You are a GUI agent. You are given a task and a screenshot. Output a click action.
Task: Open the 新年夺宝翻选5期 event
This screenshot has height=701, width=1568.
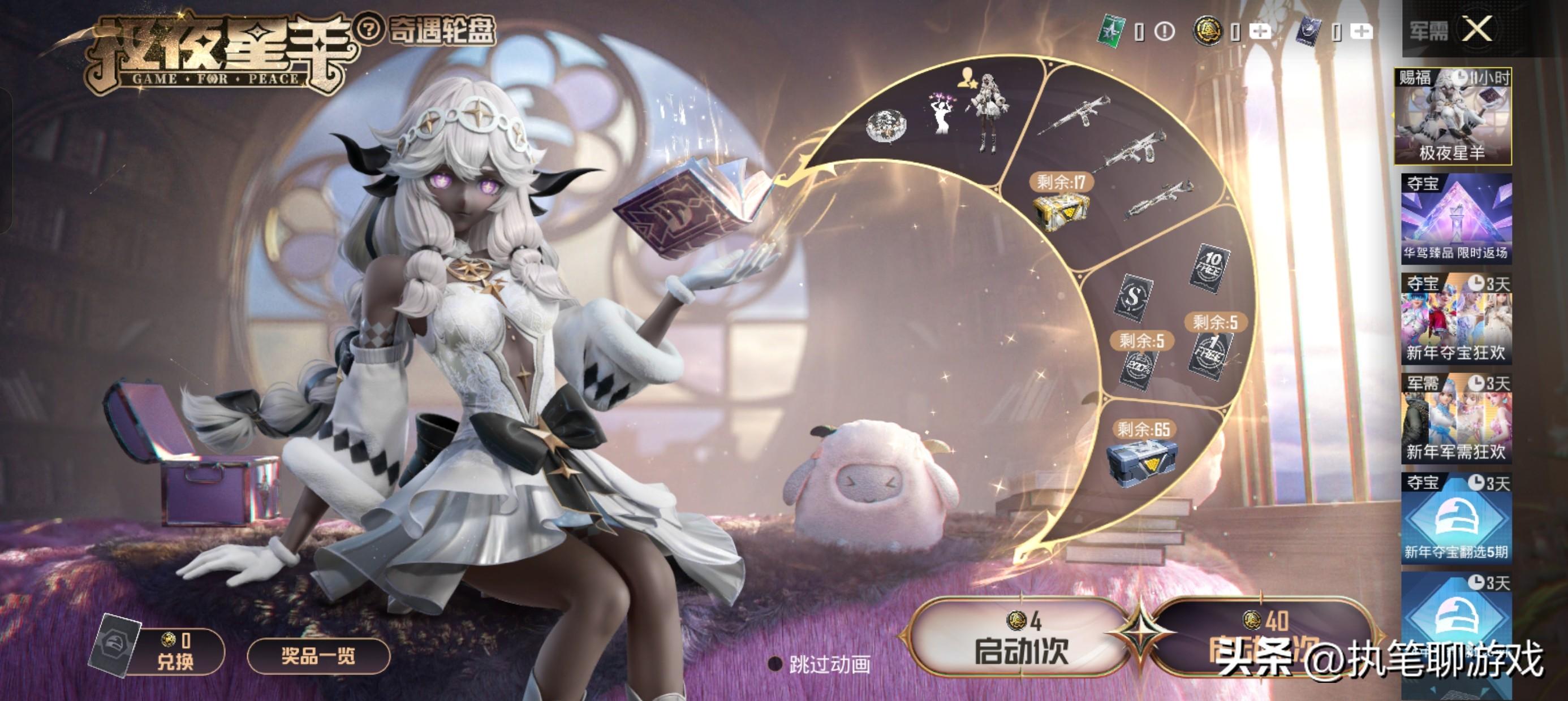1455,518
